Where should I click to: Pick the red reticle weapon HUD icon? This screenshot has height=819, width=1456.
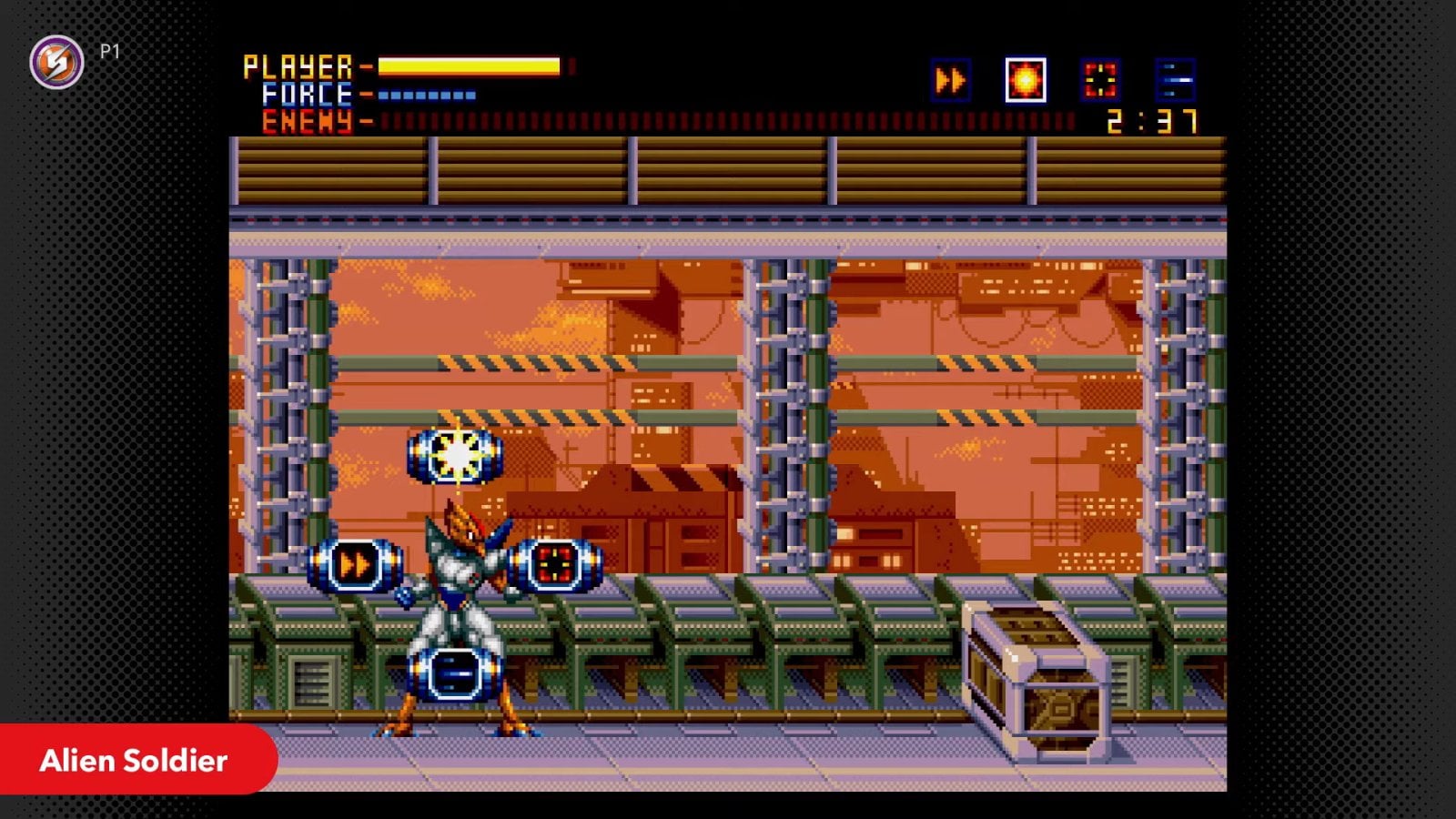click(x=1100, y=81)
